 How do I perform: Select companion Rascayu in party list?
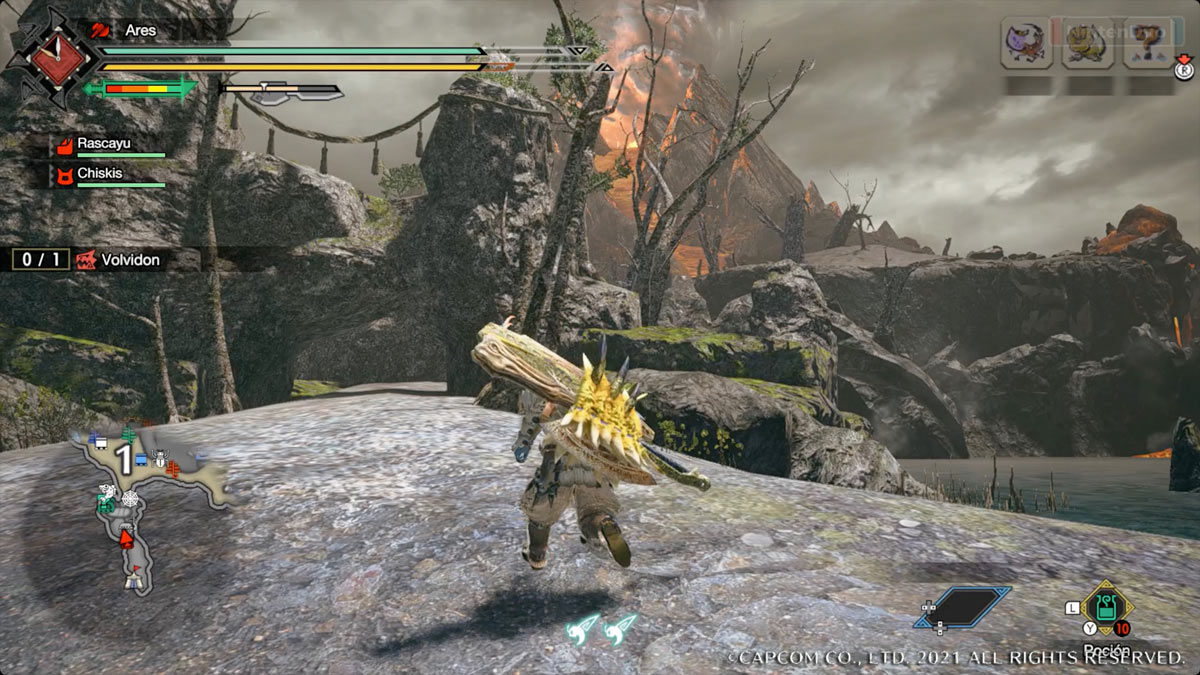coord(110,145)
